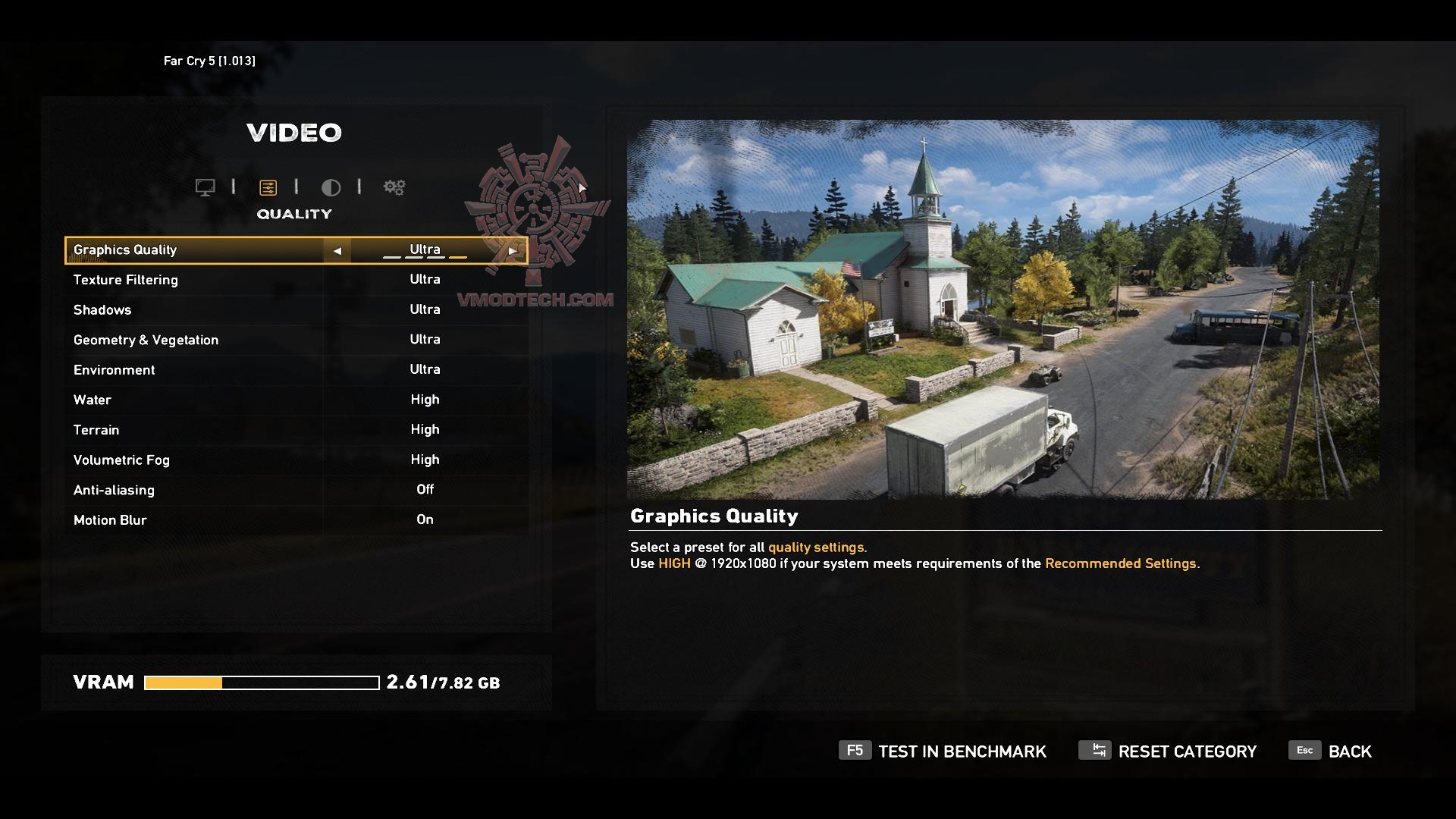
Task: Open the half-circle color settings tab
Action: click(331, 187)
